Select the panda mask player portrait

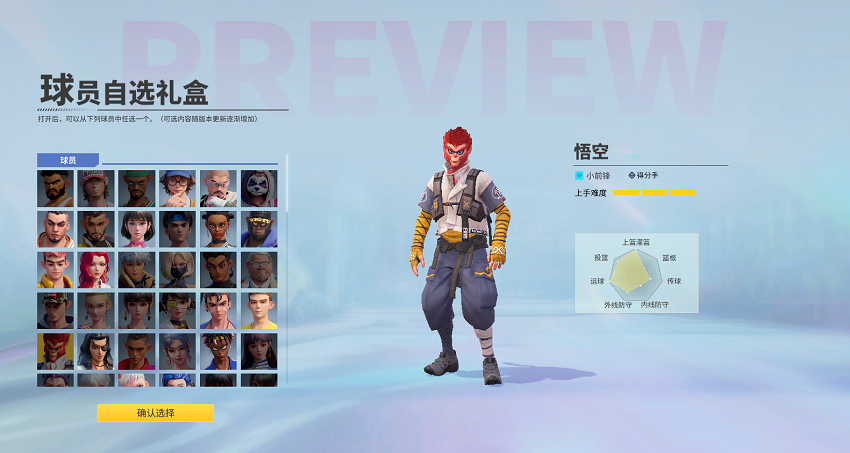click(x=259, y=188)
